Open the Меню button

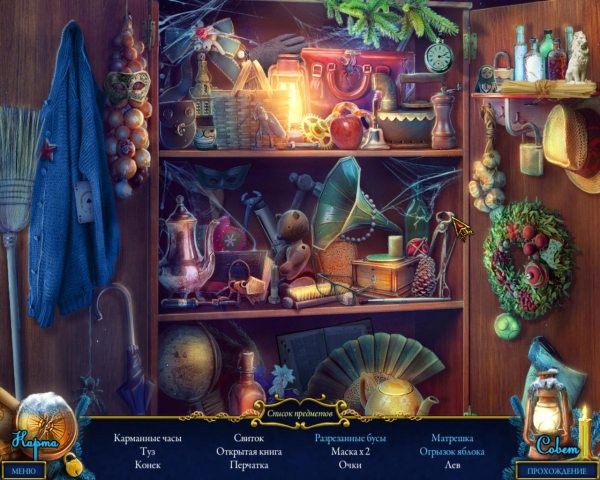22,470
